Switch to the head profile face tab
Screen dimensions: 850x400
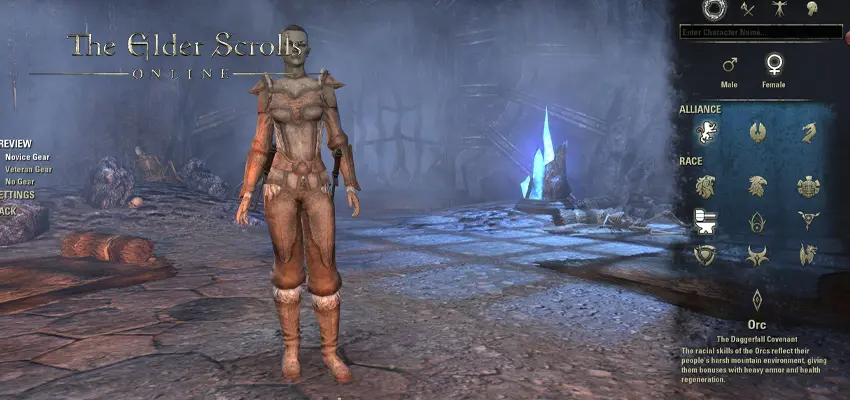tap(813, 9)
